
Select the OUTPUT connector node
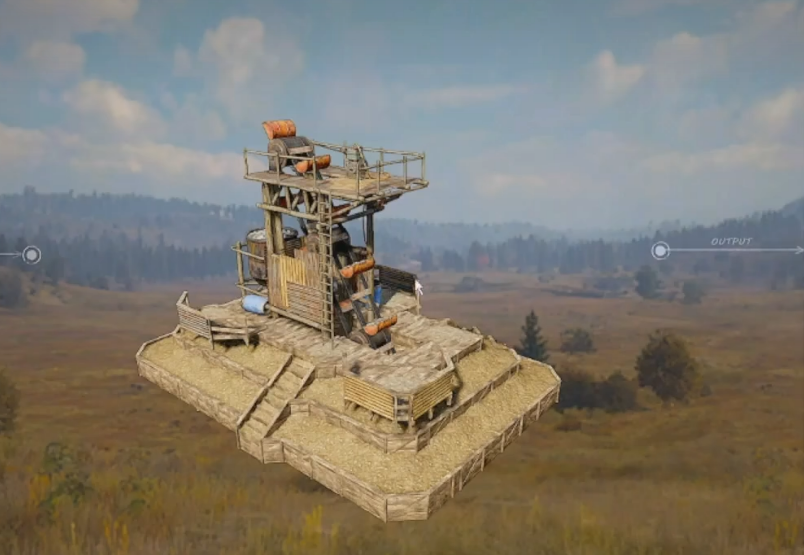pos(660,250)
